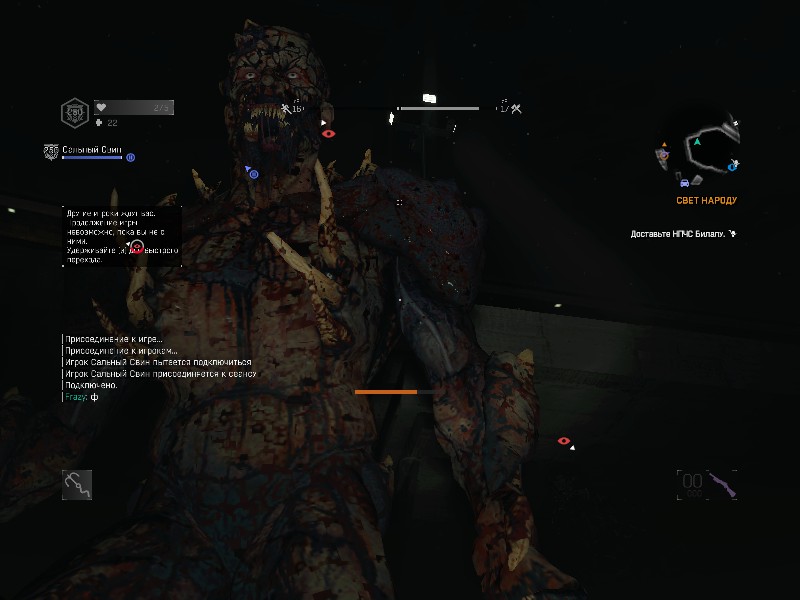Viewport: 800px width, 600px height.
Task: Click the Frazy chat message line
Action: coord(81,397)
